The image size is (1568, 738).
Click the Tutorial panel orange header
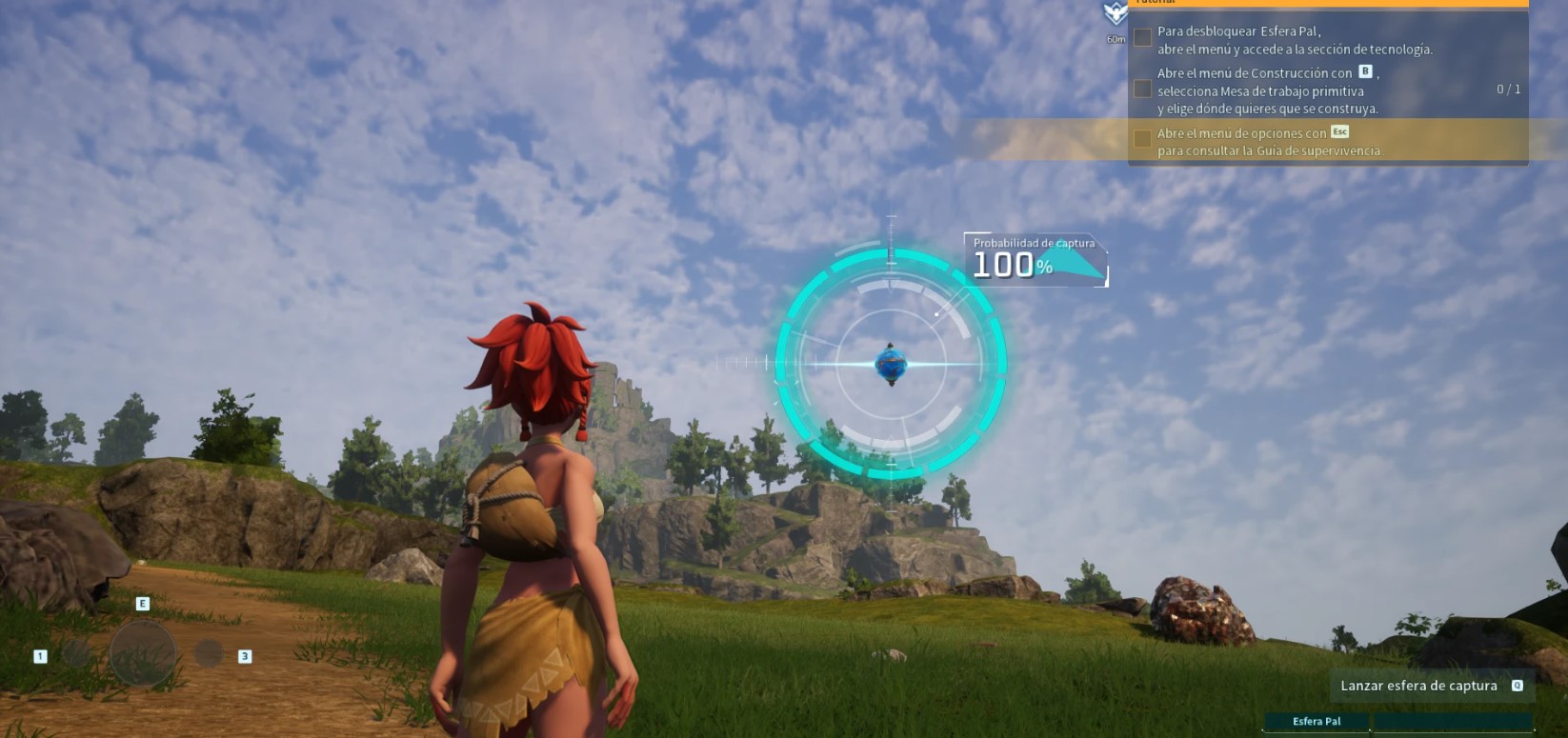click(x=1328, y=3)
